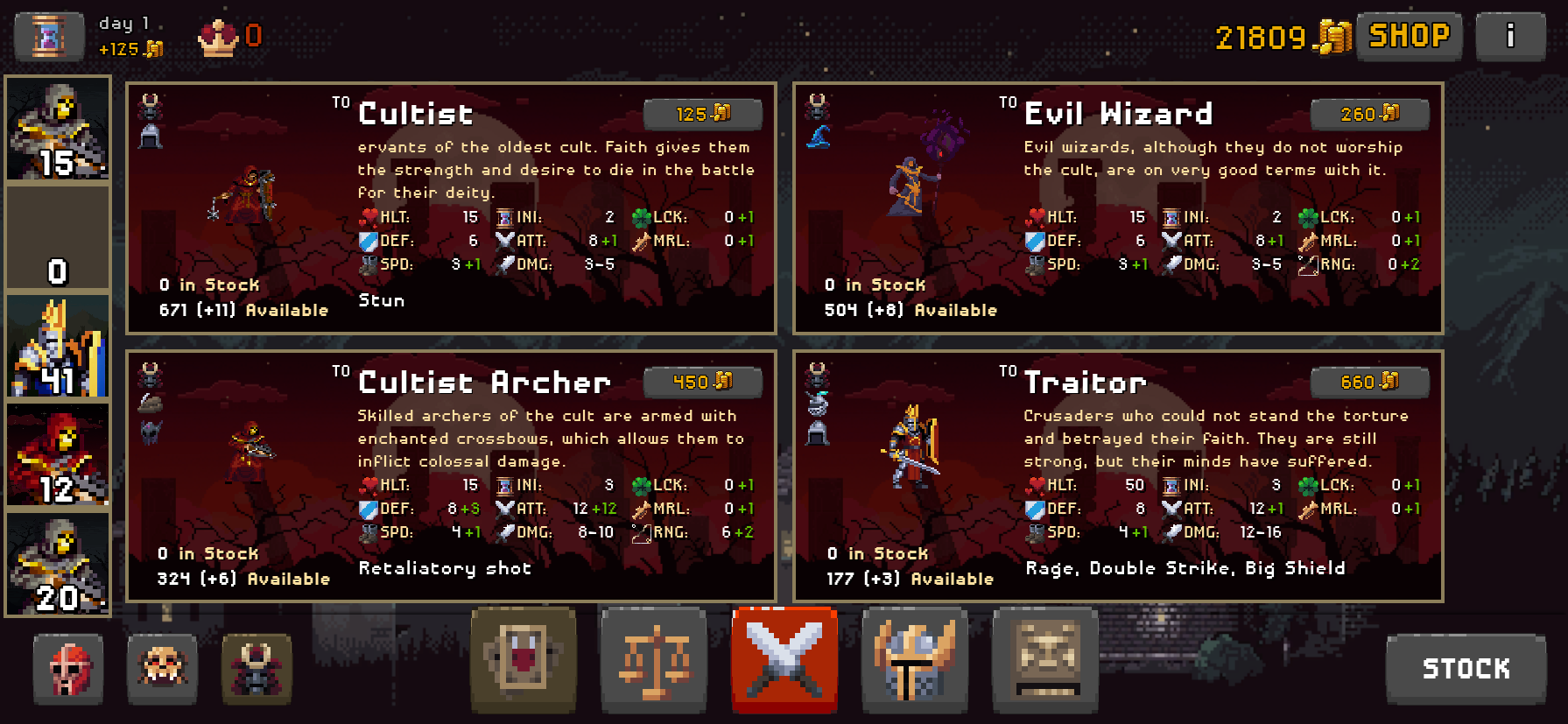Switch to the balance scales tab

pyautogui.click(x=653, y=659)
